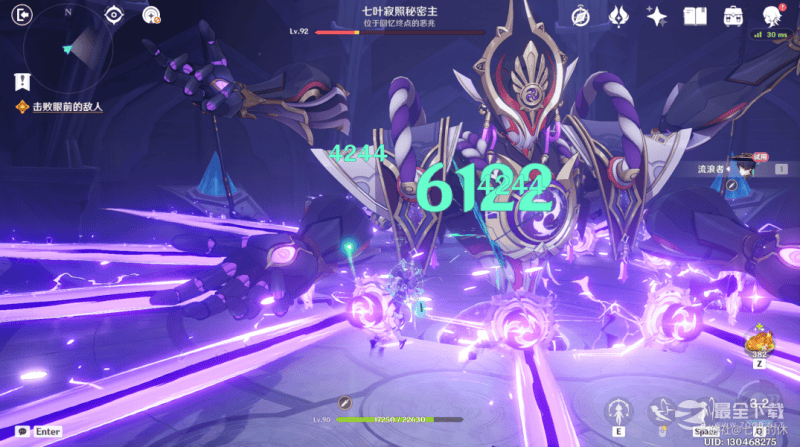
Task: Toggle the eye-shaped elemental sight icon
Action: (114, 14)
